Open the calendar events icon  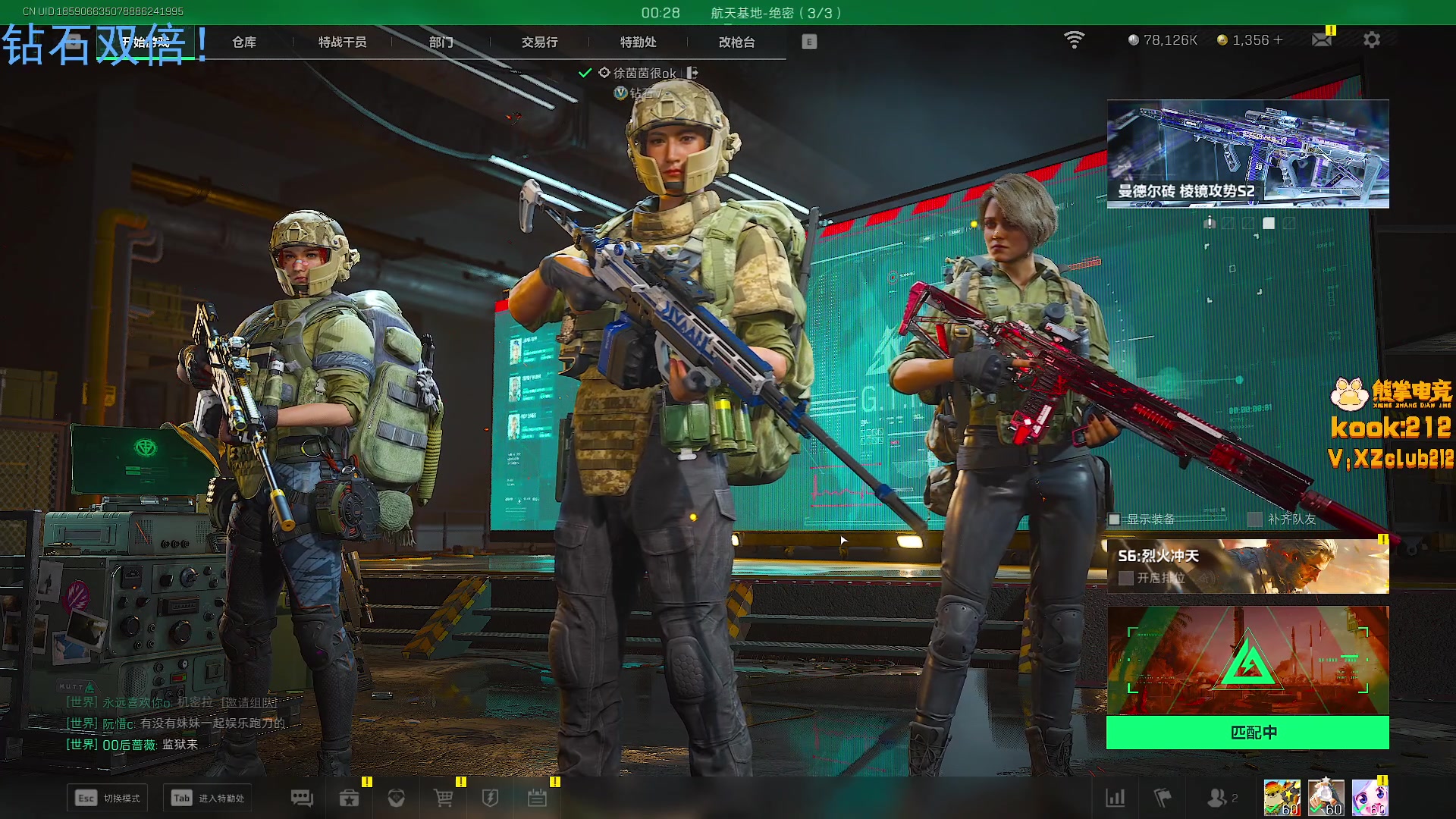pos(537,798)
